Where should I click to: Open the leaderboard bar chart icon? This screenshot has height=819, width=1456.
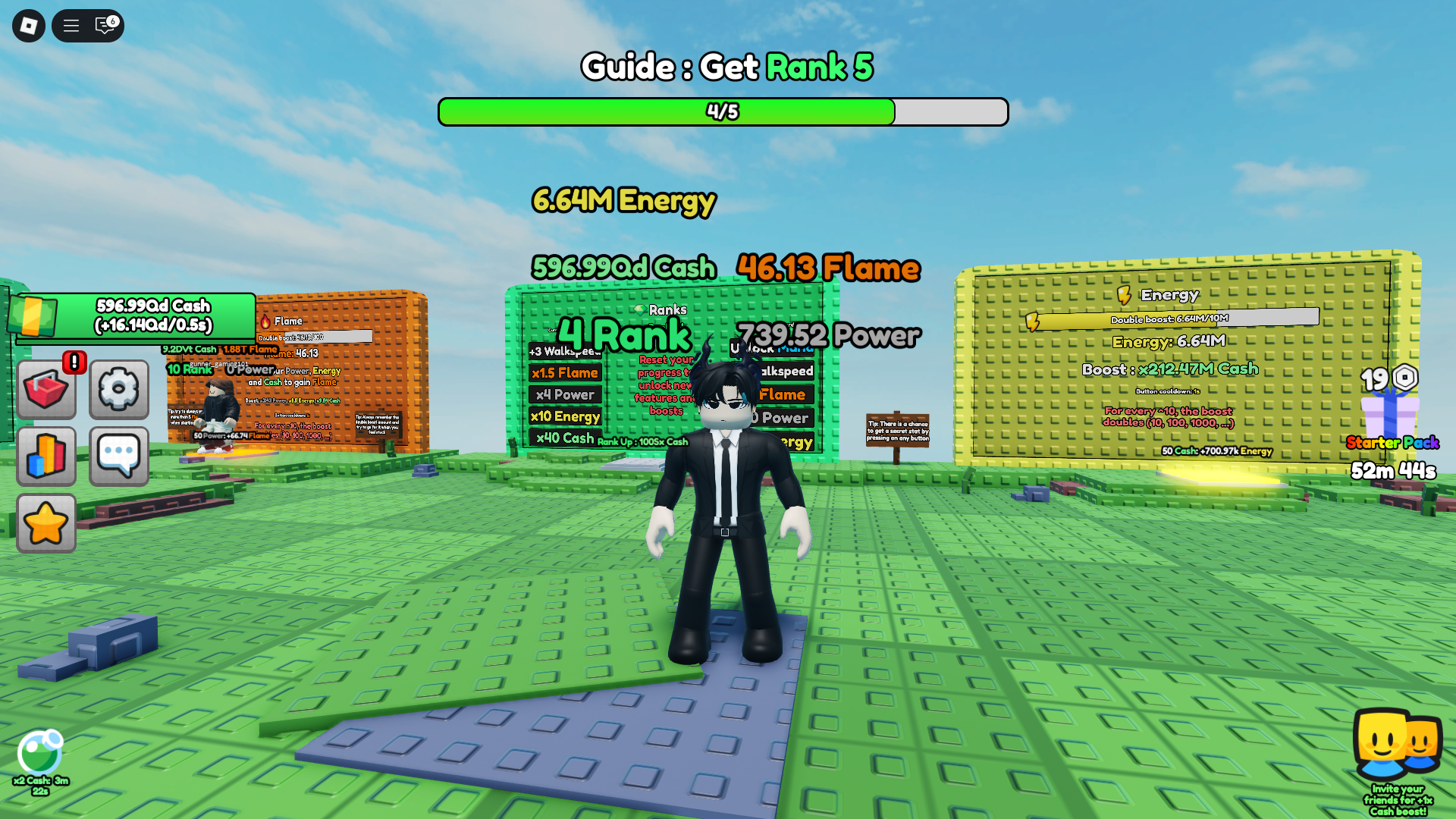click(46, 455)
